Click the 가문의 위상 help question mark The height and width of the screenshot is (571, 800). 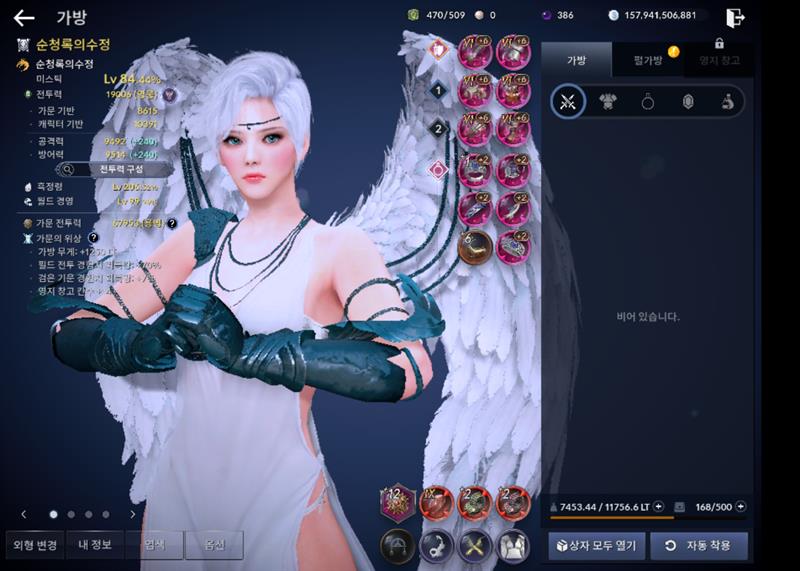point(93,238)
